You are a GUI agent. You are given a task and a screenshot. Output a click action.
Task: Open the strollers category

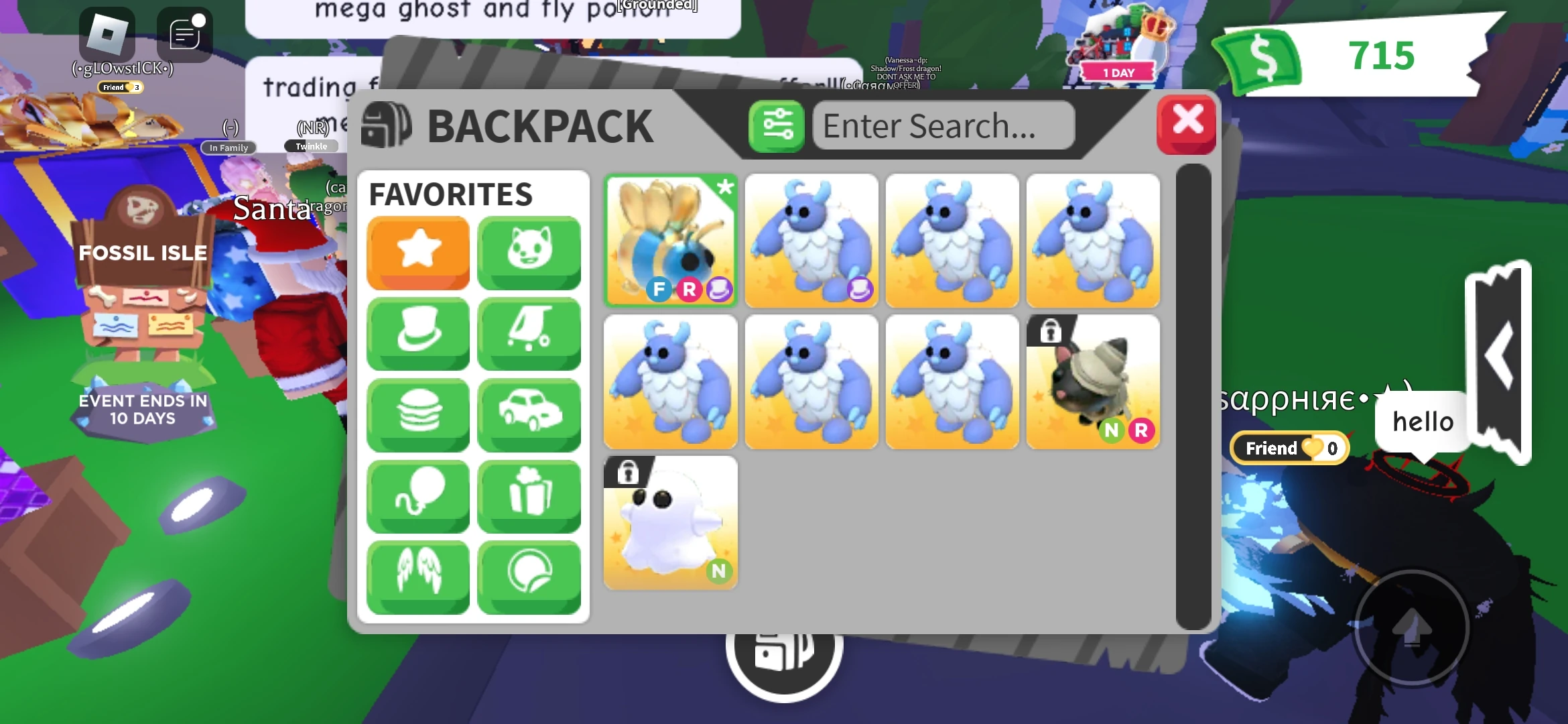coord(529,334)
